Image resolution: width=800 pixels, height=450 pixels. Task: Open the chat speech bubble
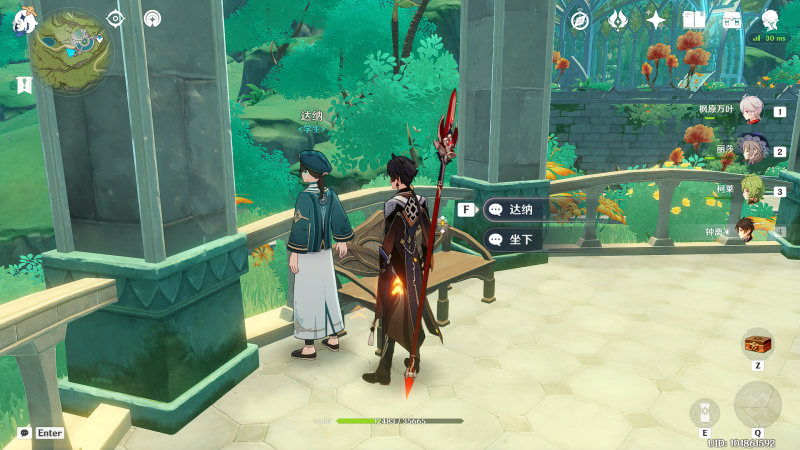(x=24, y=433)
